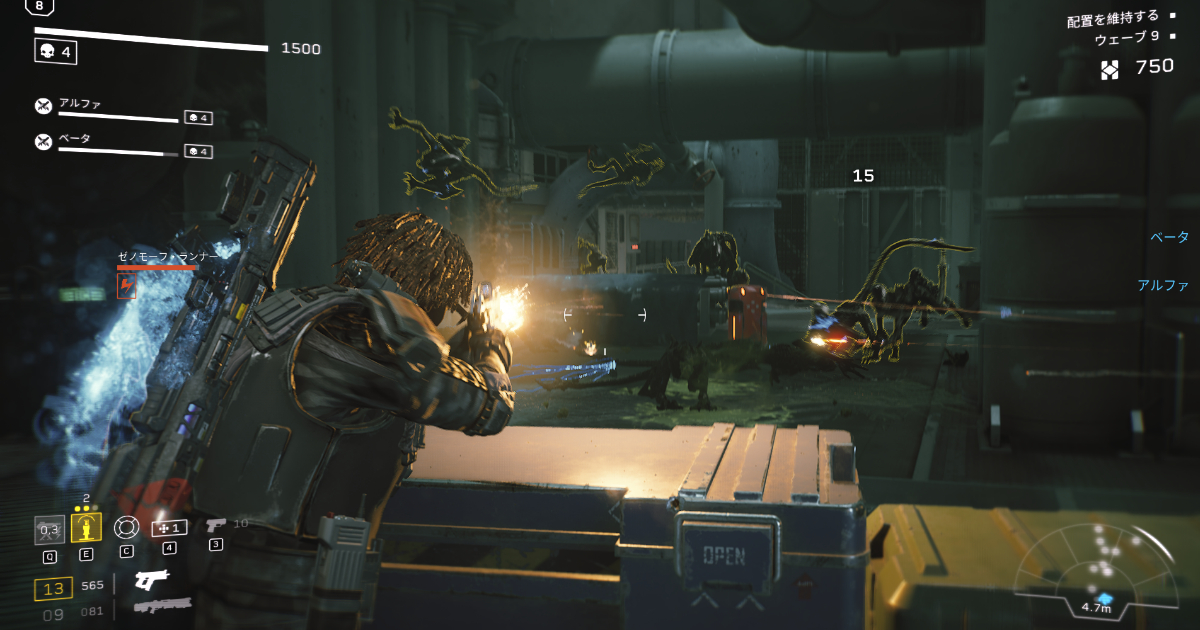
Task: Open the motion tracker radar
Action: coord(1097,568)
